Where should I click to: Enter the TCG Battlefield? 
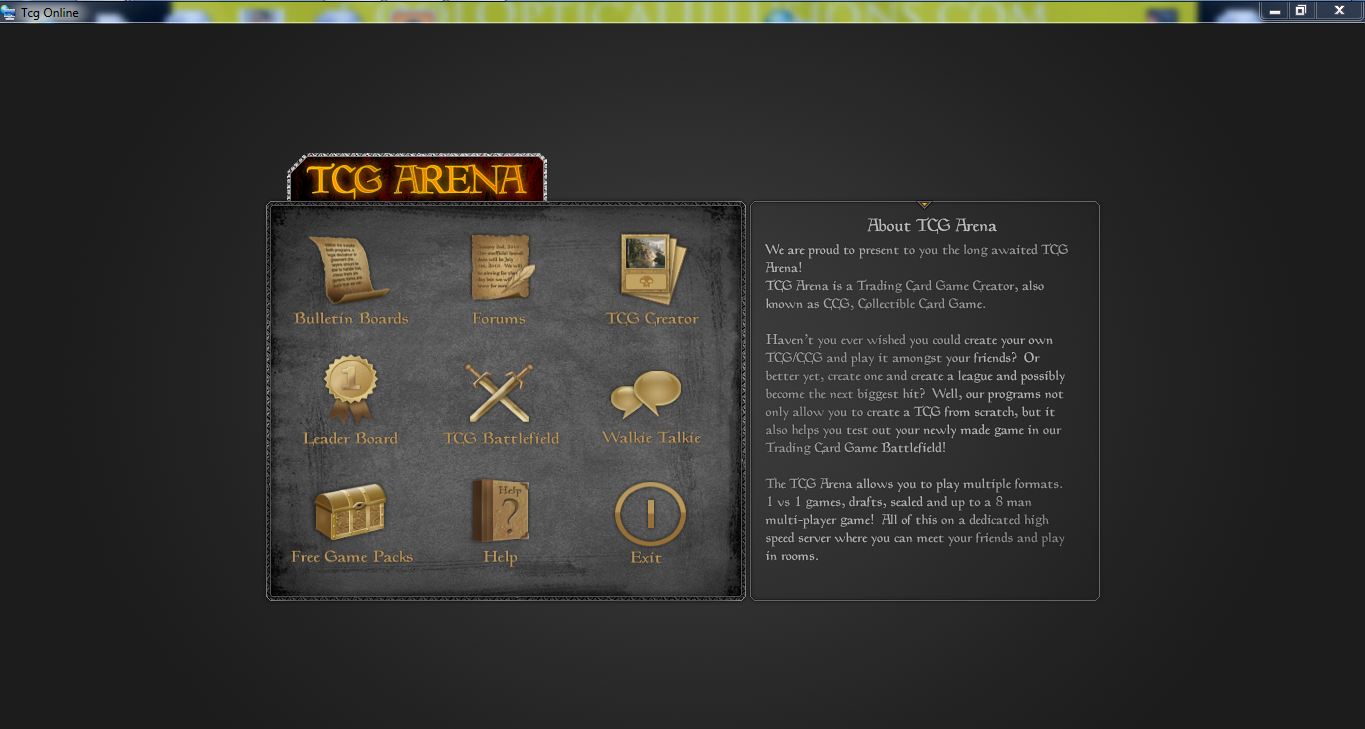click(x=500, y=393)
